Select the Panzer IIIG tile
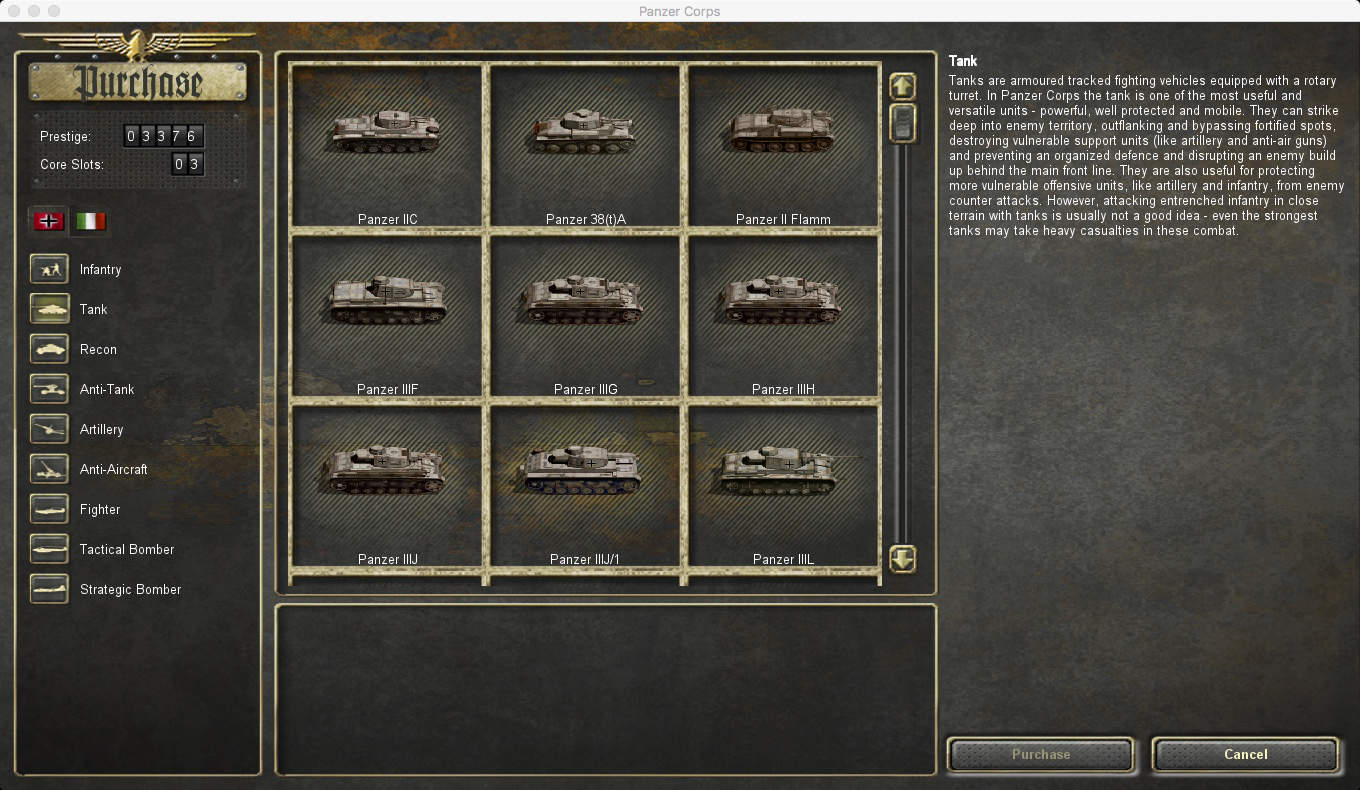1360x790 pixels. (x=585, y=317)
